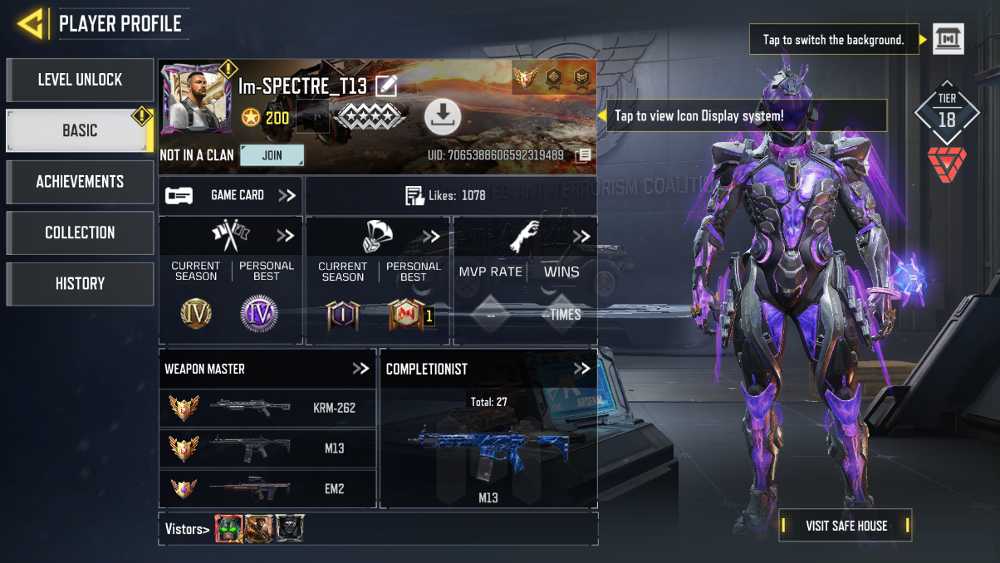The height and width of the screenshot is (563, 1000).
Task: Select the Basic tab
Action: tap(80, 131)
